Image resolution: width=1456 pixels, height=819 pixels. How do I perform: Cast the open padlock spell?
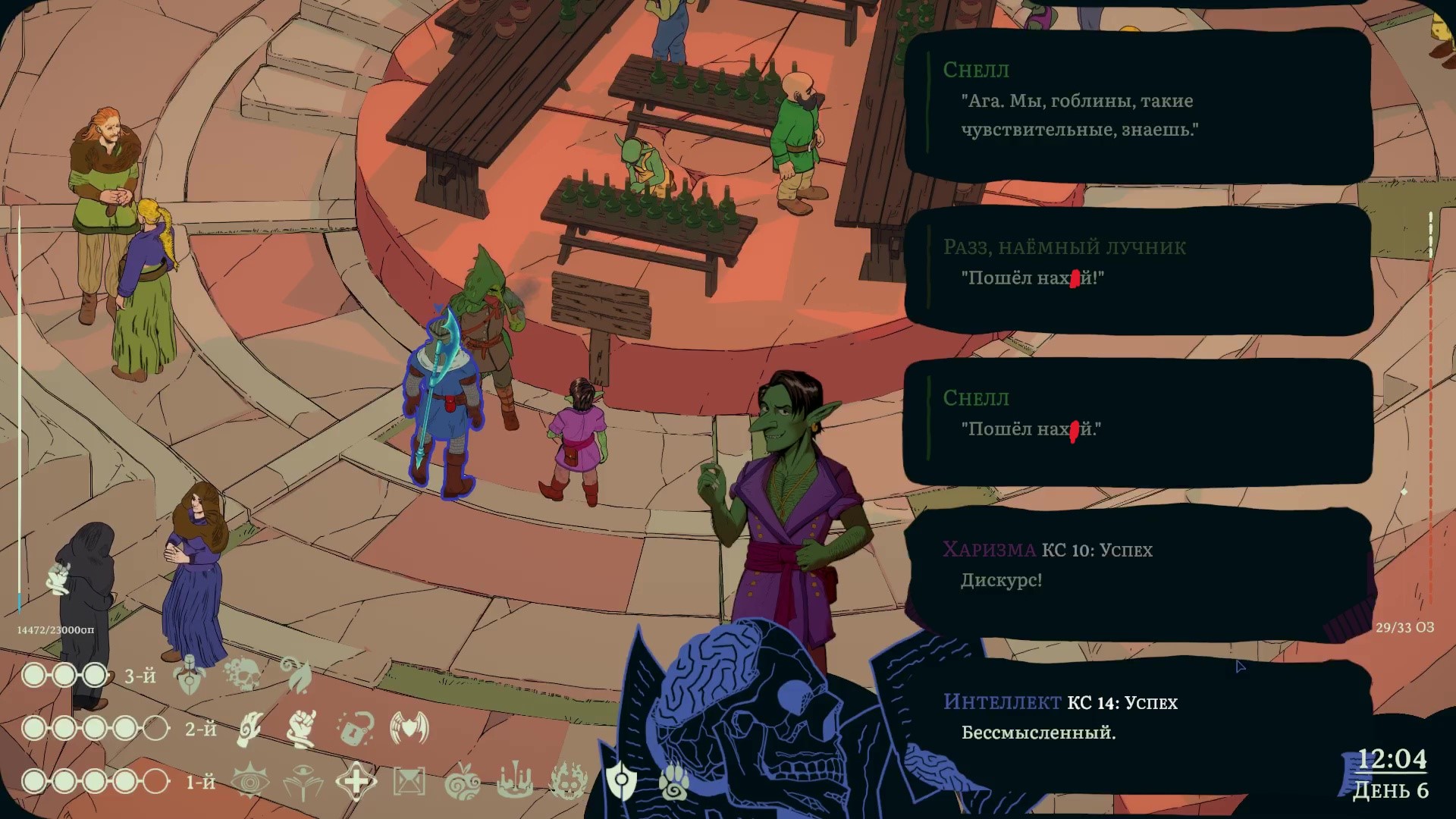point(355,729)
